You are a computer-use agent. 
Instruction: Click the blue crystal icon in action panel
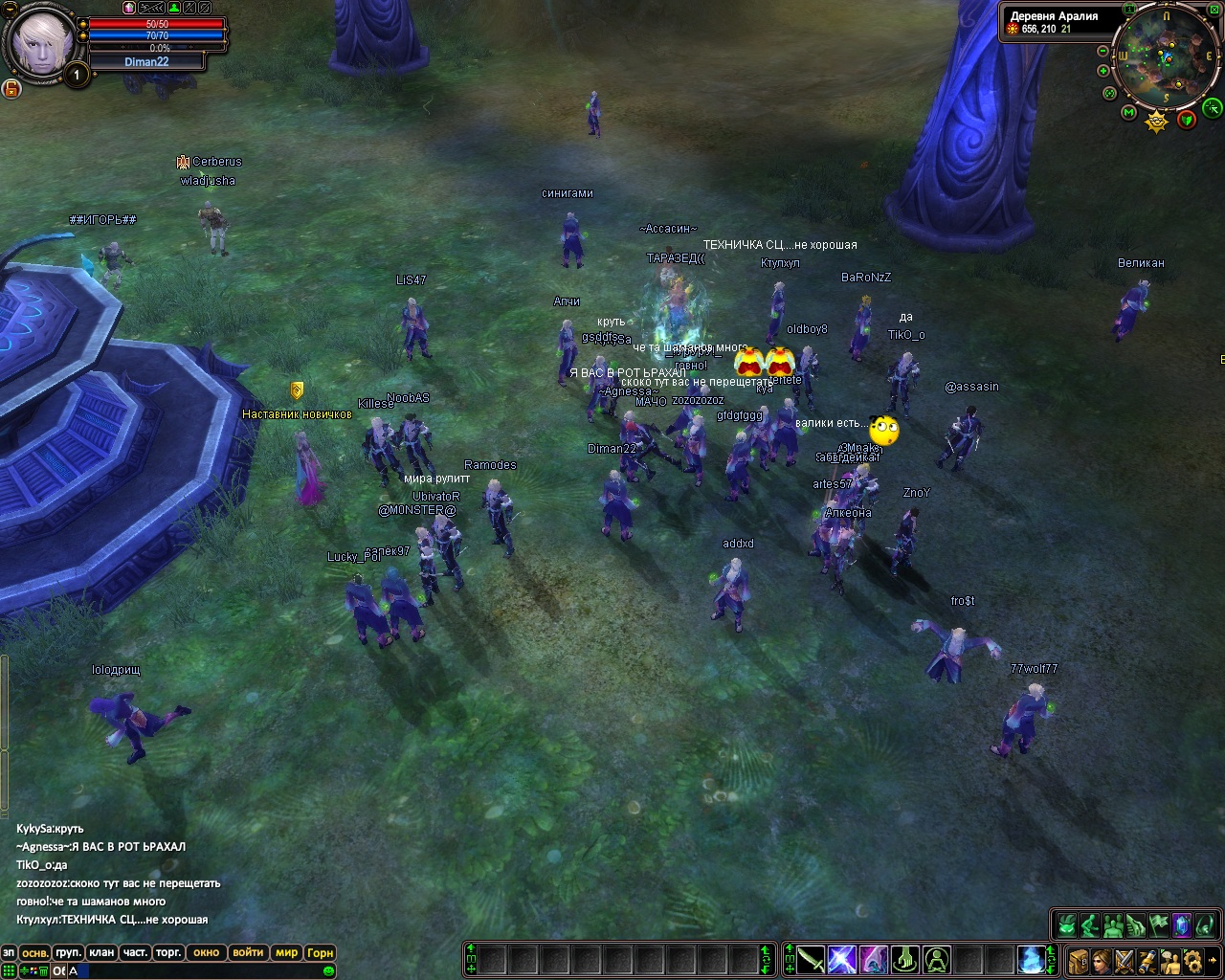point(1183,924)
